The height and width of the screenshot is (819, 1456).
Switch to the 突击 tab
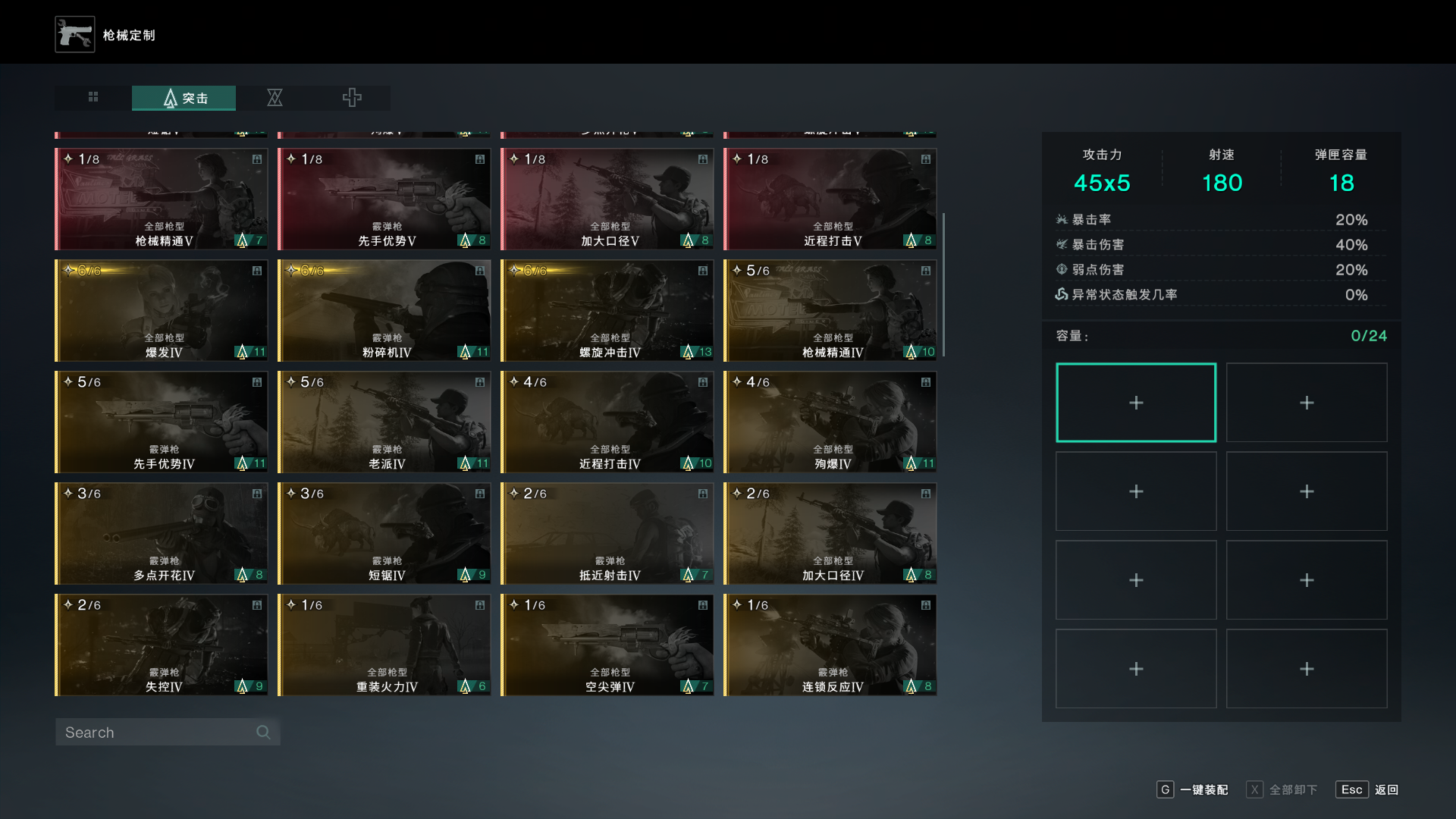click(184, 98)
